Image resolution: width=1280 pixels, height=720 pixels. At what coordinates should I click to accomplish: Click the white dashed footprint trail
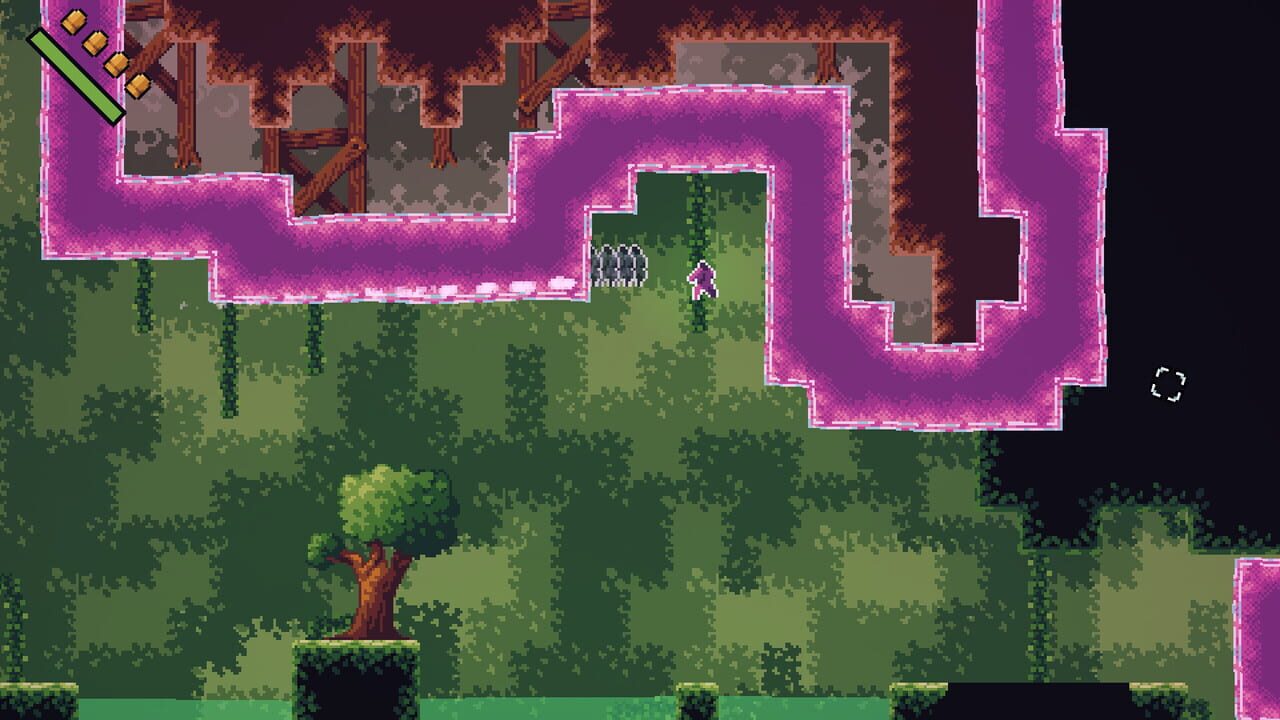490,288
